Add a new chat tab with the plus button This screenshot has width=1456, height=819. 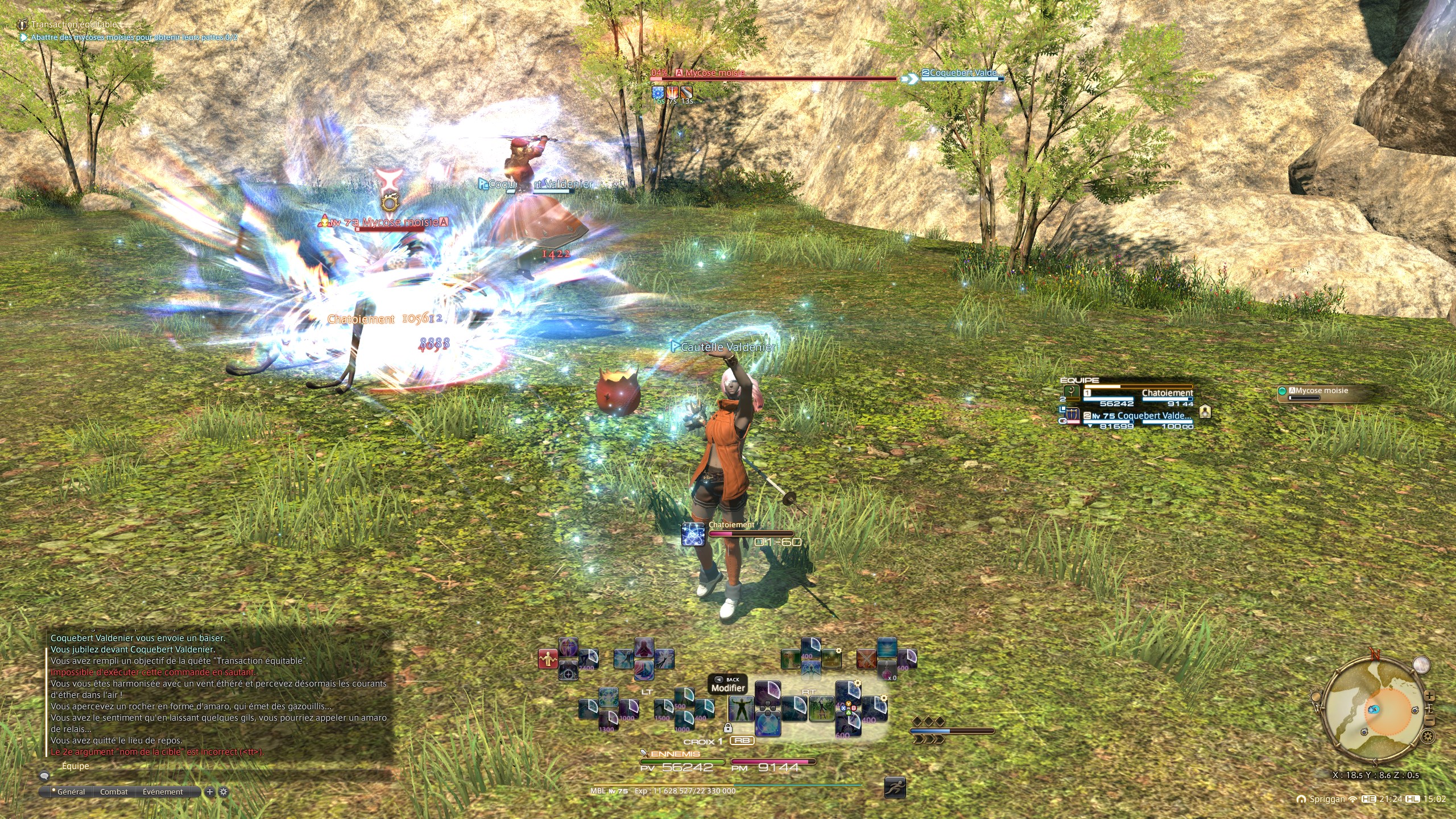pos(210,792)
